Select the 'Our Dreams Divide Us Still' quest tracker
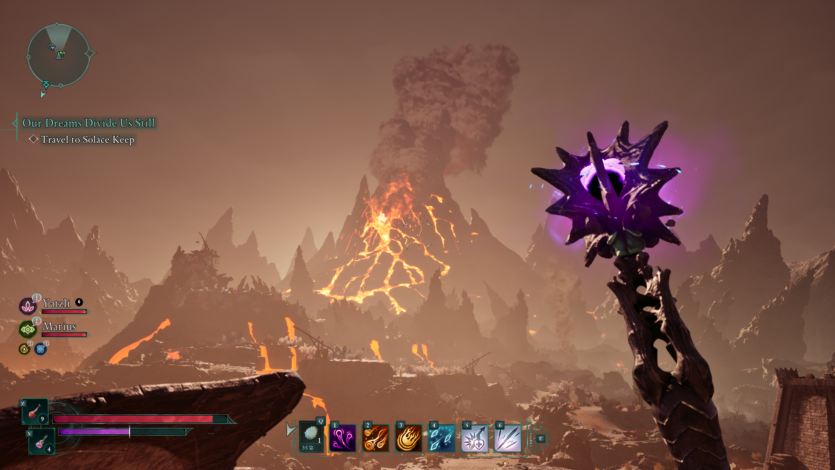835x470 pixels. [89, 123]
